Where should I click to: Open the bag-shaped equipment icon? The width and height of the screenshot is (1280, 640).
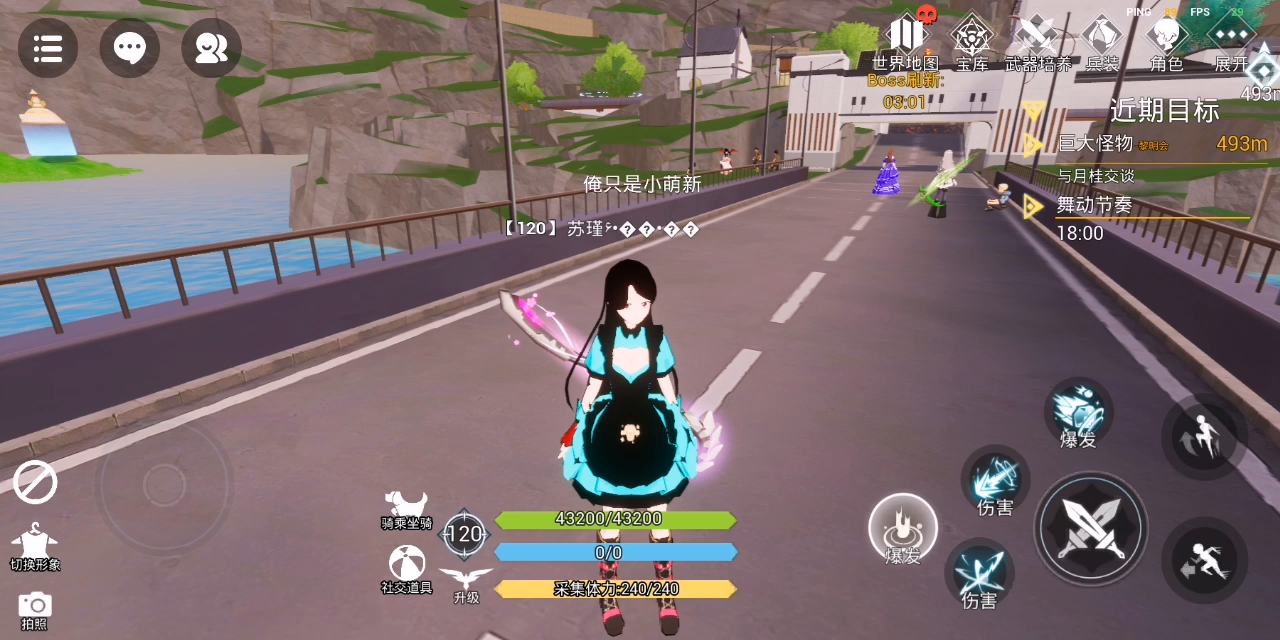click(1102, 42)
